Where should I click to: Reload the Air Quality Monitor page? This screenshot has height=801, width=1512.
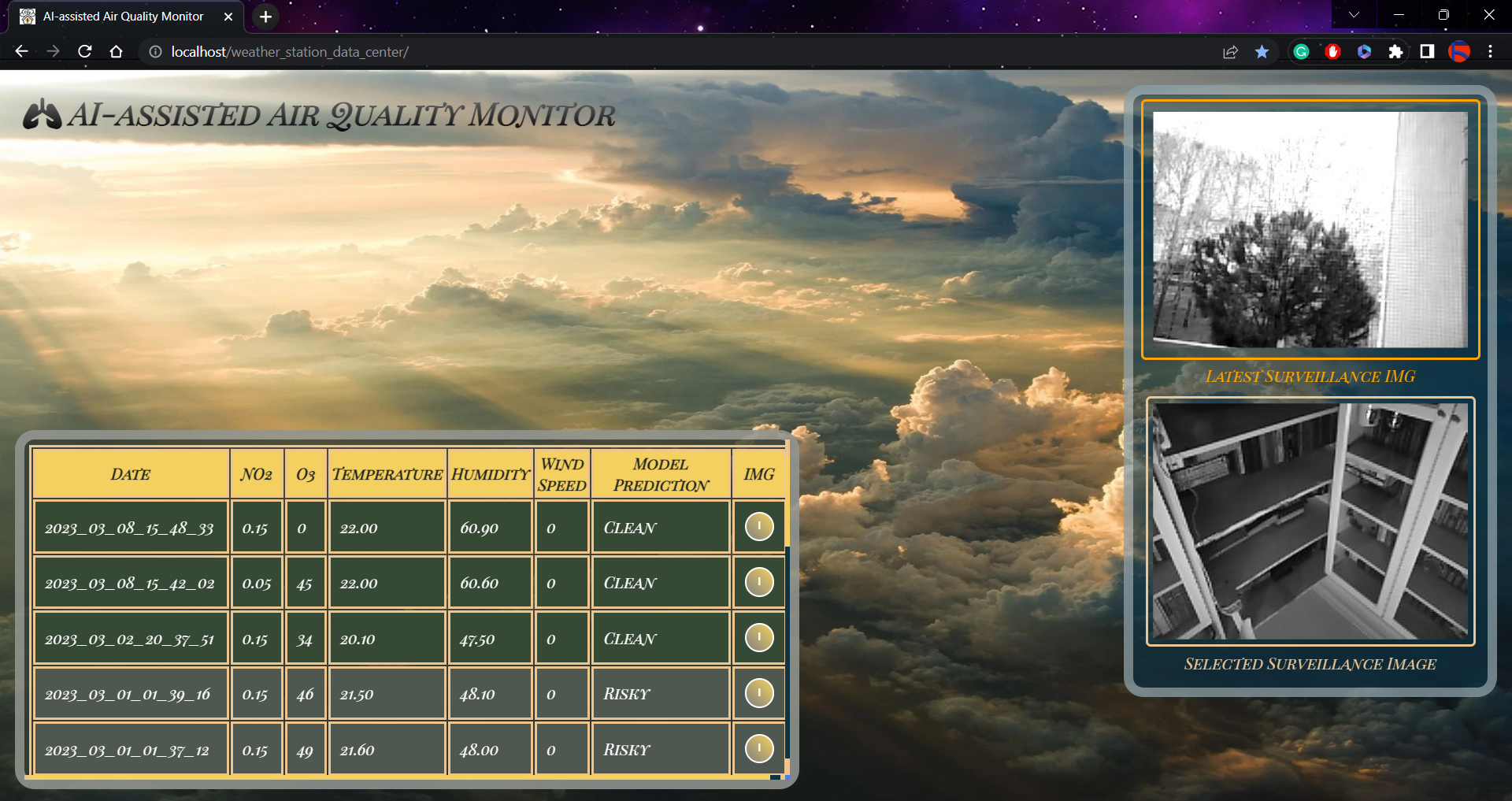coord(84,51)
